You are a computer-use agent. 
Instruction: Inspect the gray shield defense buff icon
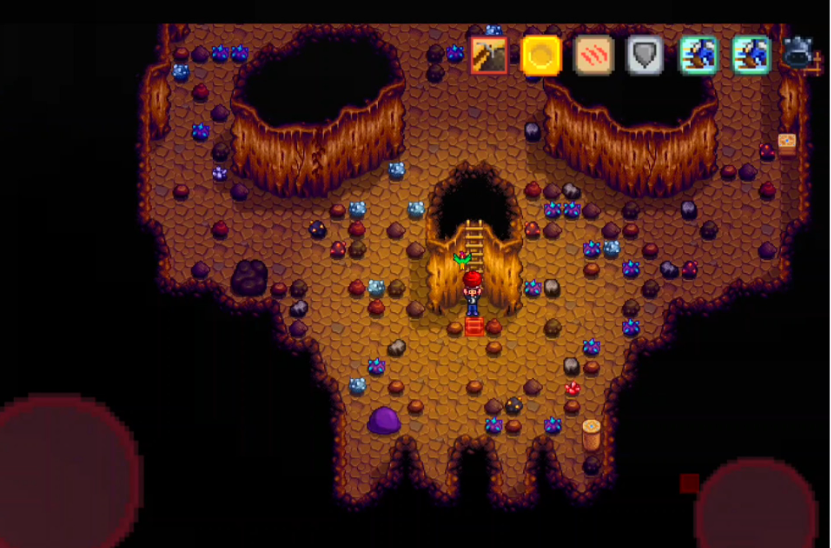point(645,56)
